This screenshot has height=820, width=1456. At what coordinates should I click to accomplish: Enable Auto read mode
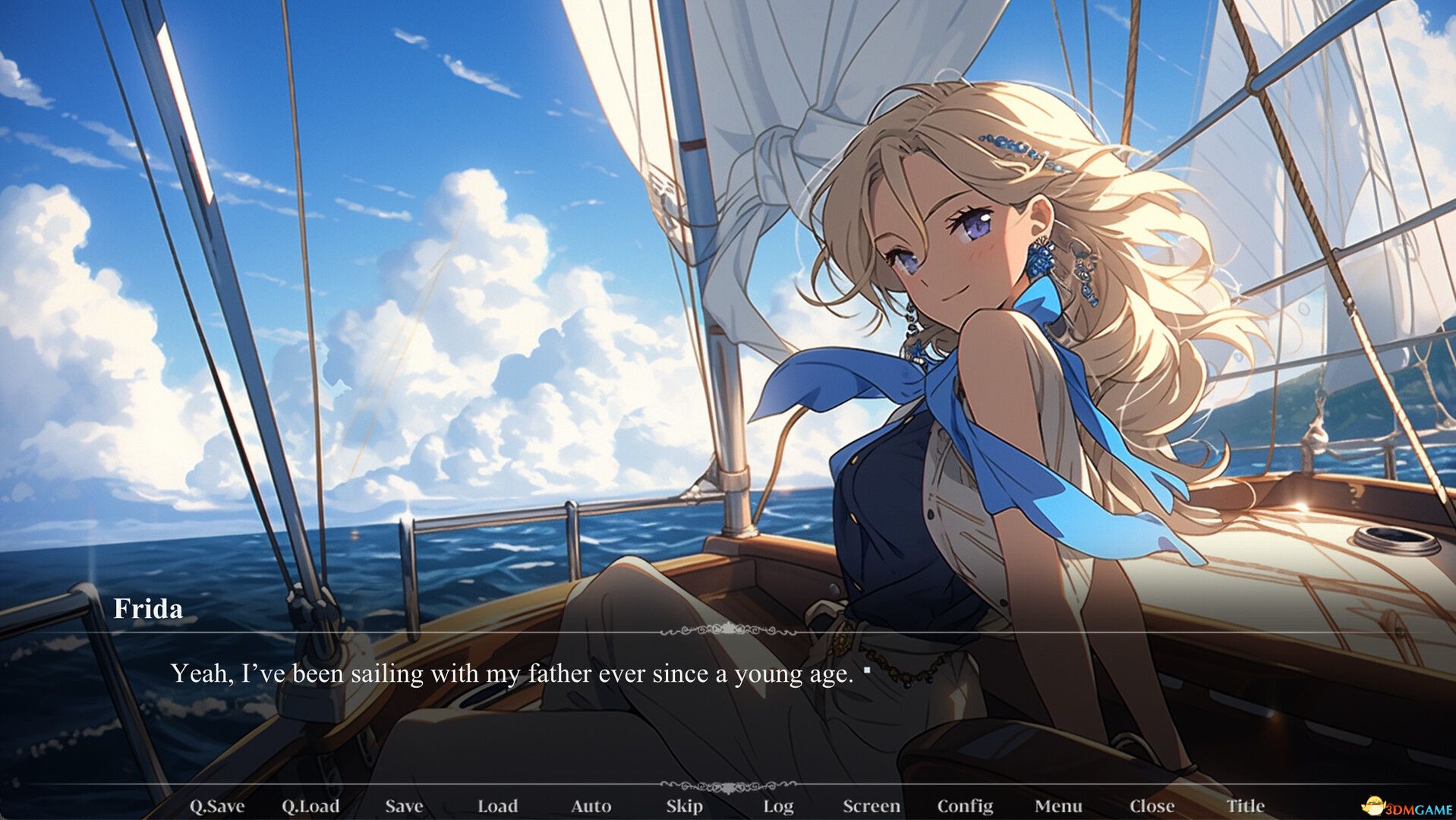click(x=591, y=806)
